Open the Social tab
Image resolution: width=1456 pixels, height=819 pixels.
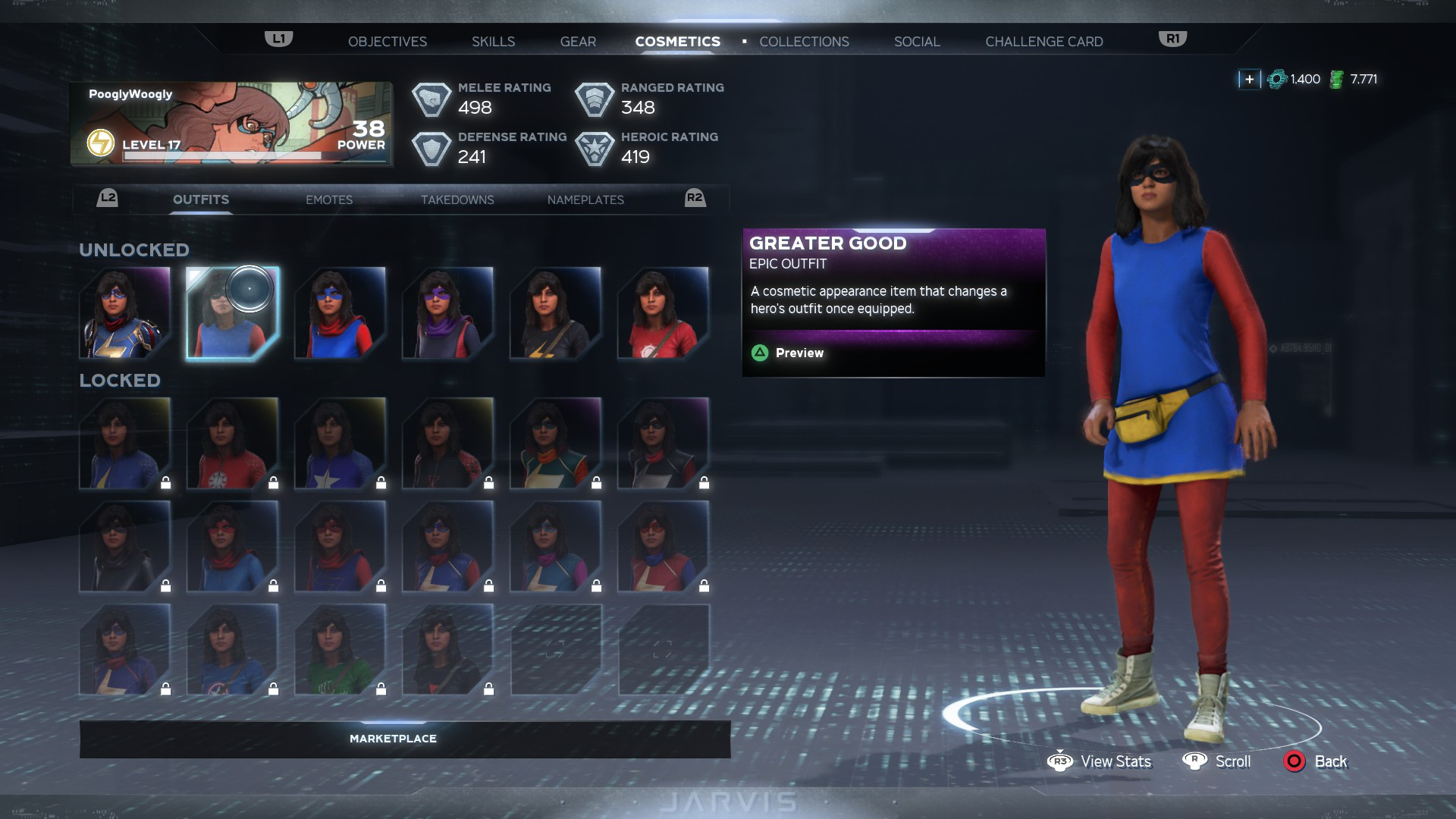point(916,42)
